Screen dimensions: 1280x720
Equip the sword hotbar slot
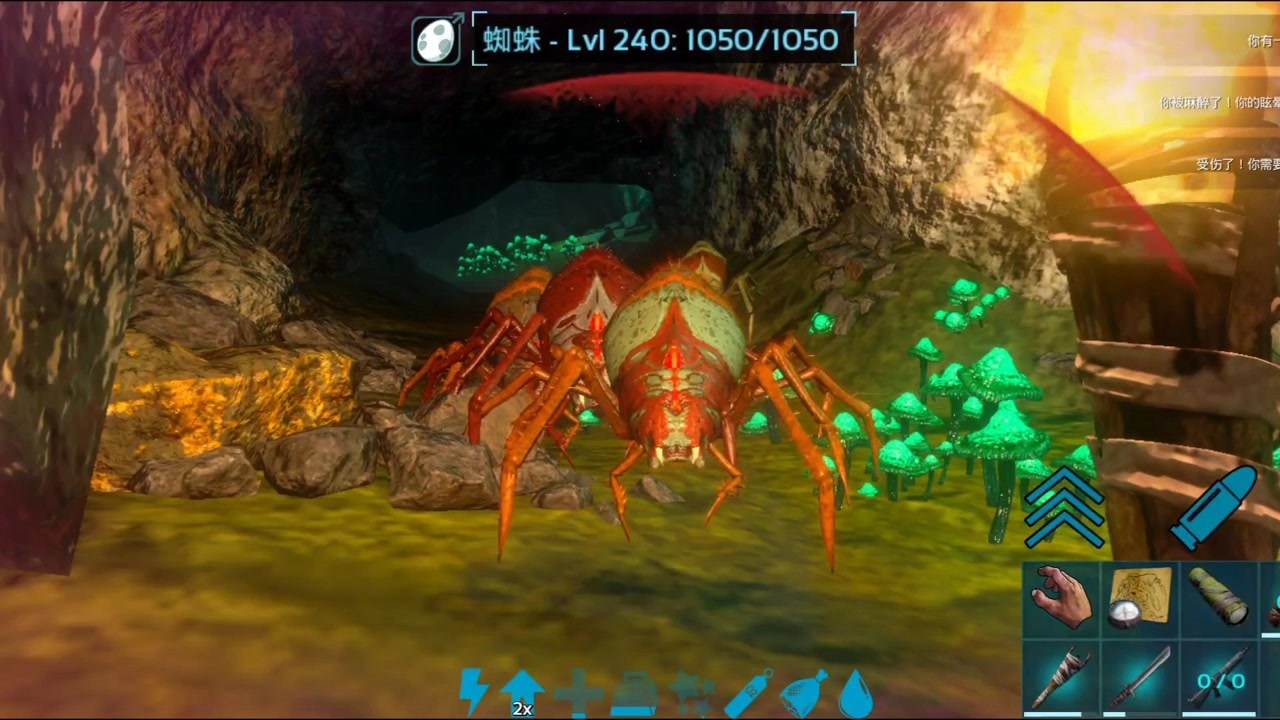click(x=1140, y=679)
